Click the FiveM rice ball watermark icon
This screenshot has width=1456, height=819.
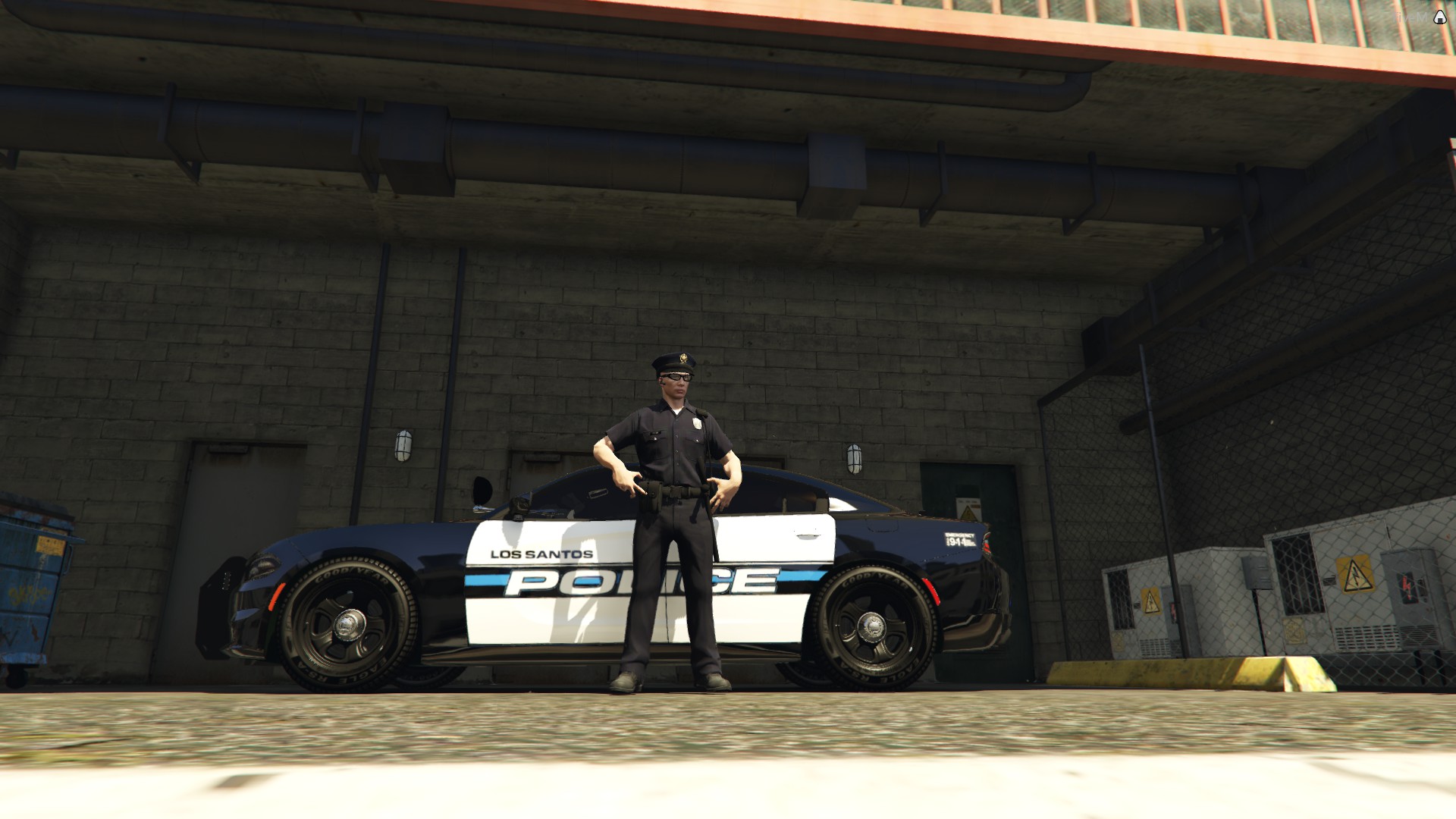(1439, 17)
